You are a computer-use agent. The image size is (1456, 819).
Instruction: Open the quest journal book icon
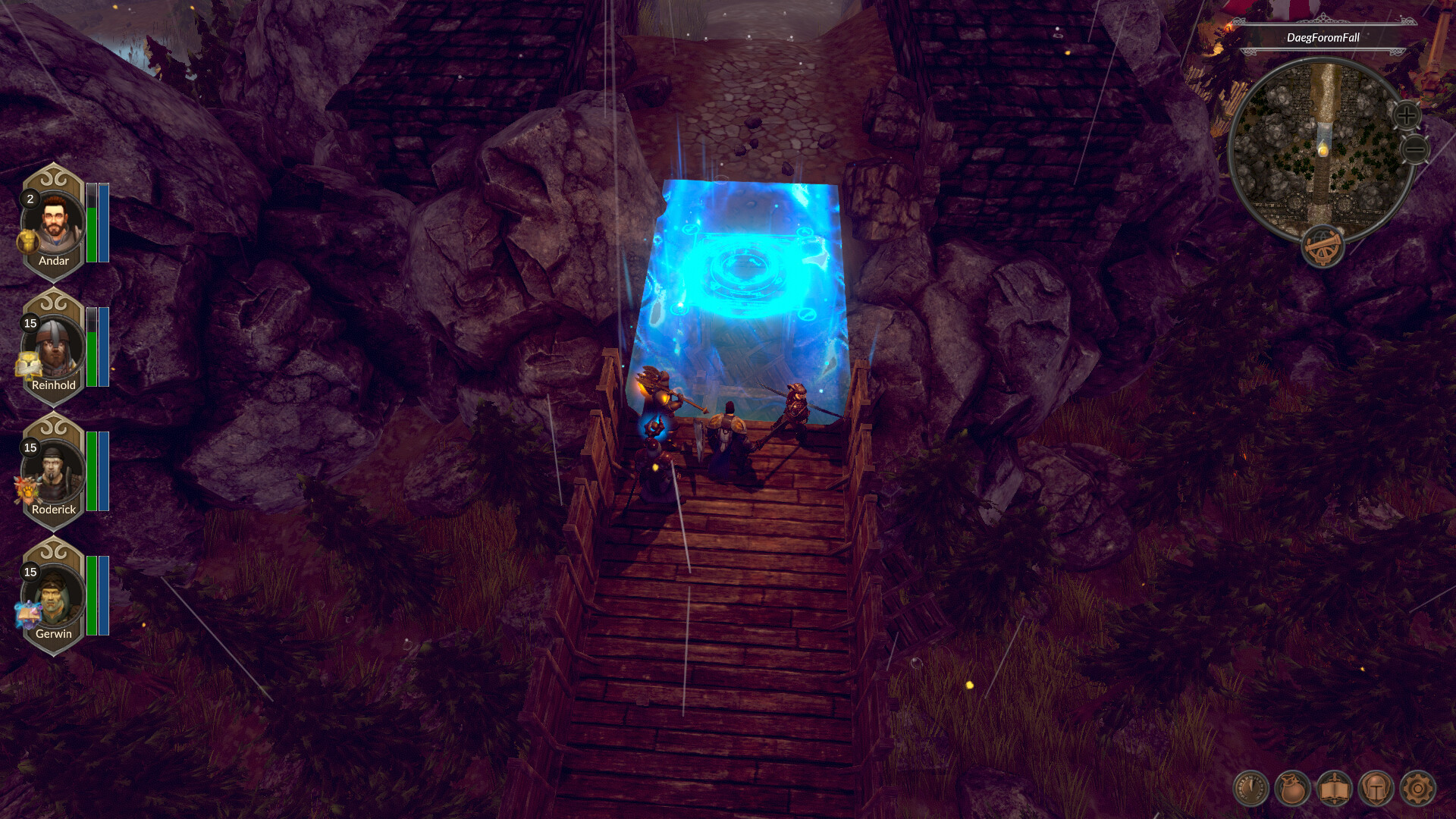[x=1335, y=789]
